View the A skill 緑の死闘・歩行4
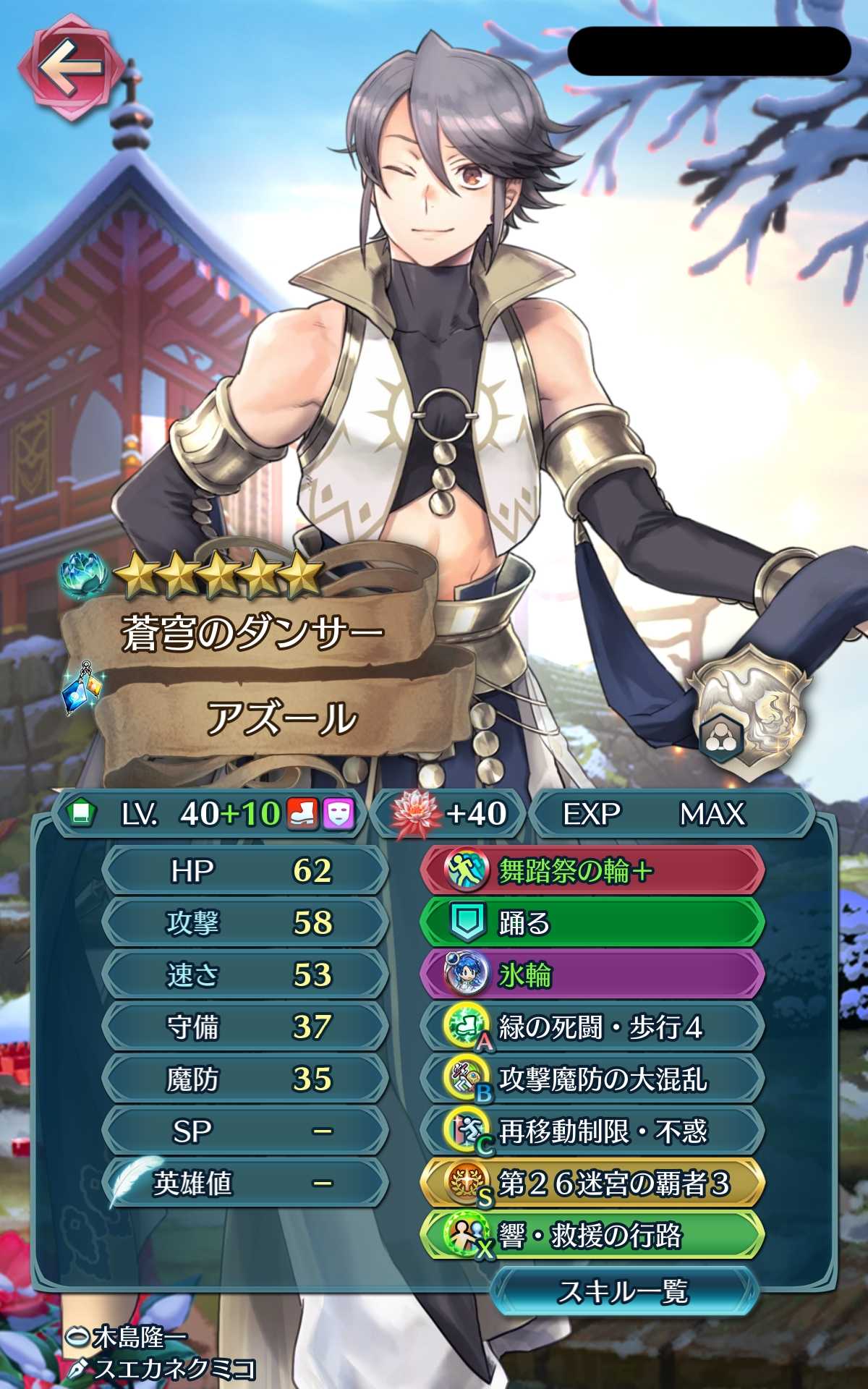Image resolution: width=868 pixels, height=1389 pixels. [592, 1027]
